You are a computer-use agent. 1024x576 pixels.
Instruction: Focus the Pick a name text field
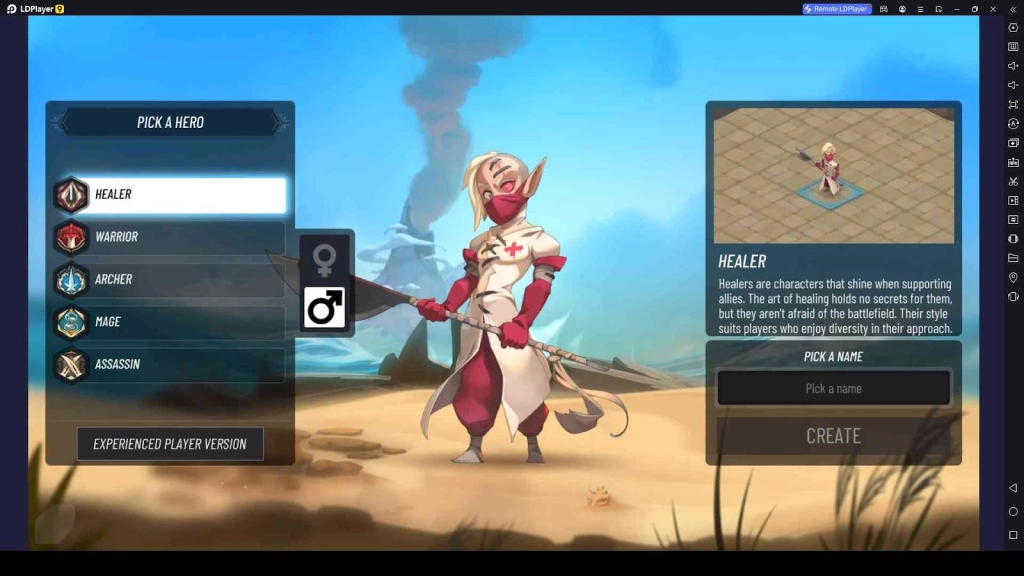coord(833,388)
